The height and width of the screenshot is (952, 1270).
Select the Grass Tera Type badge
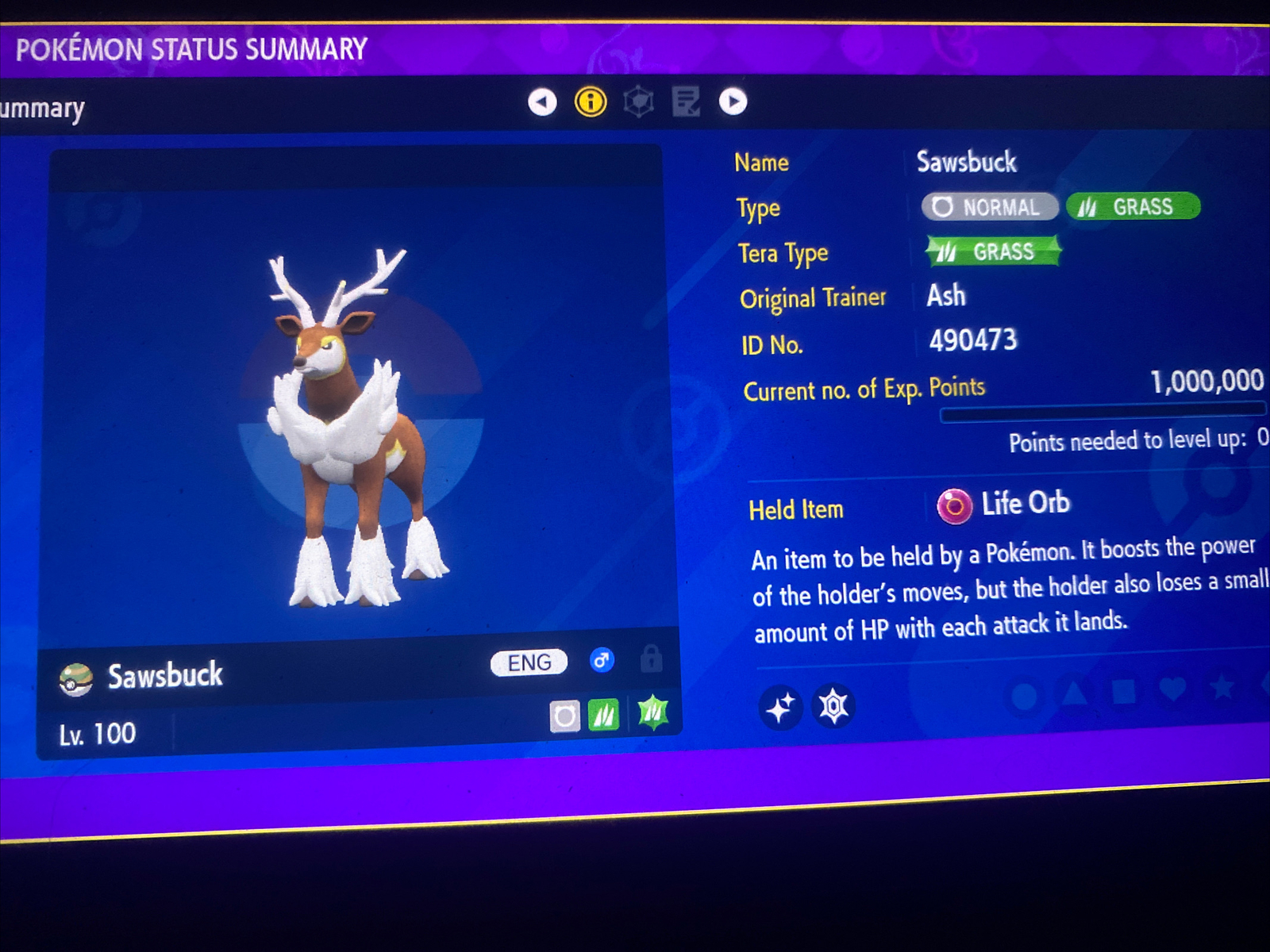coord(991,251)
